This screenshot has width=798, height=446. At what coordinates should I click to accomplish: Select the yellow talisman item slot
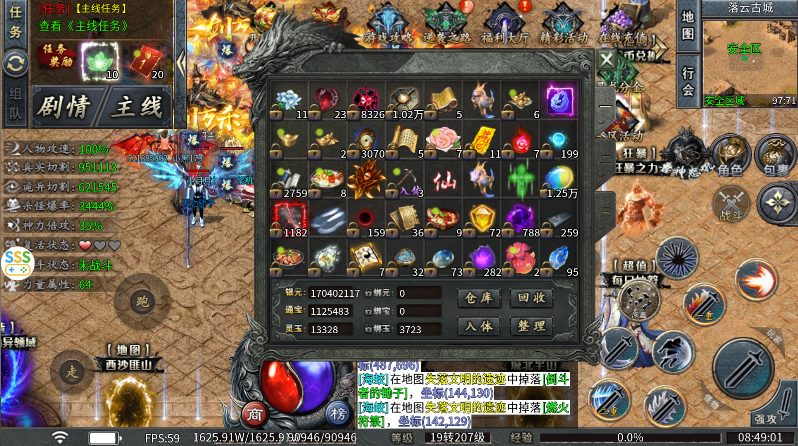coord(480,140)
